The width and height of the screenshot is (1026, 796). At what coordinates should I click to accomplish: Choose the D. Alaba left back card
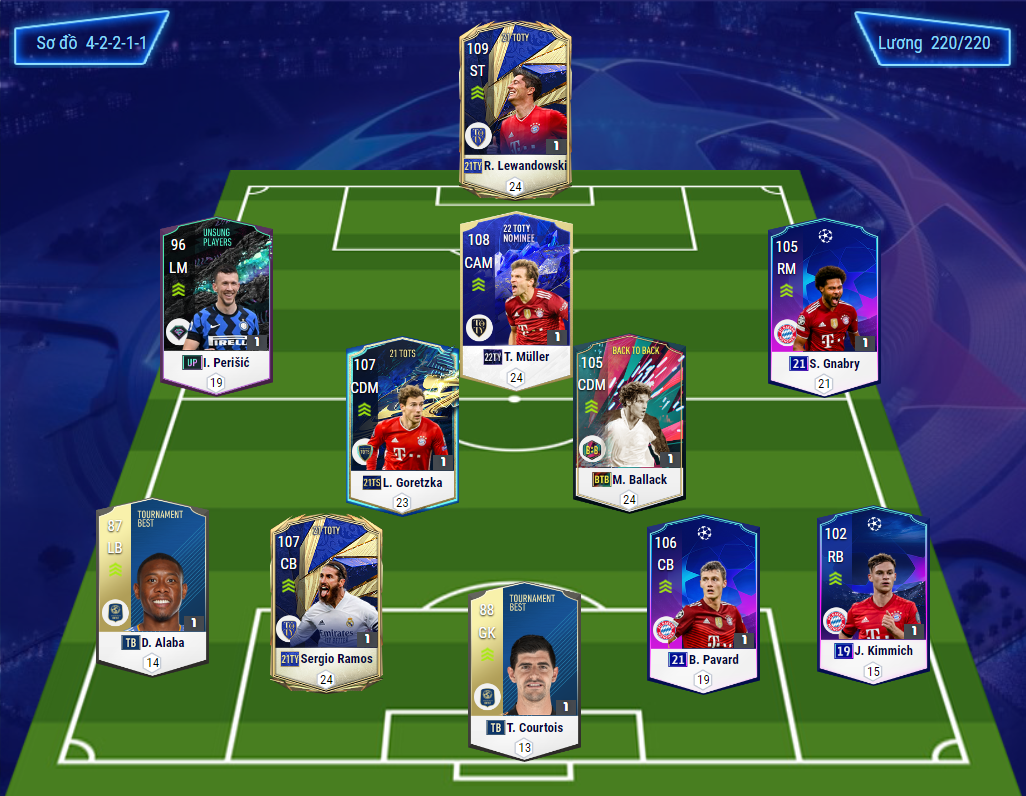(x=152, y=584)
